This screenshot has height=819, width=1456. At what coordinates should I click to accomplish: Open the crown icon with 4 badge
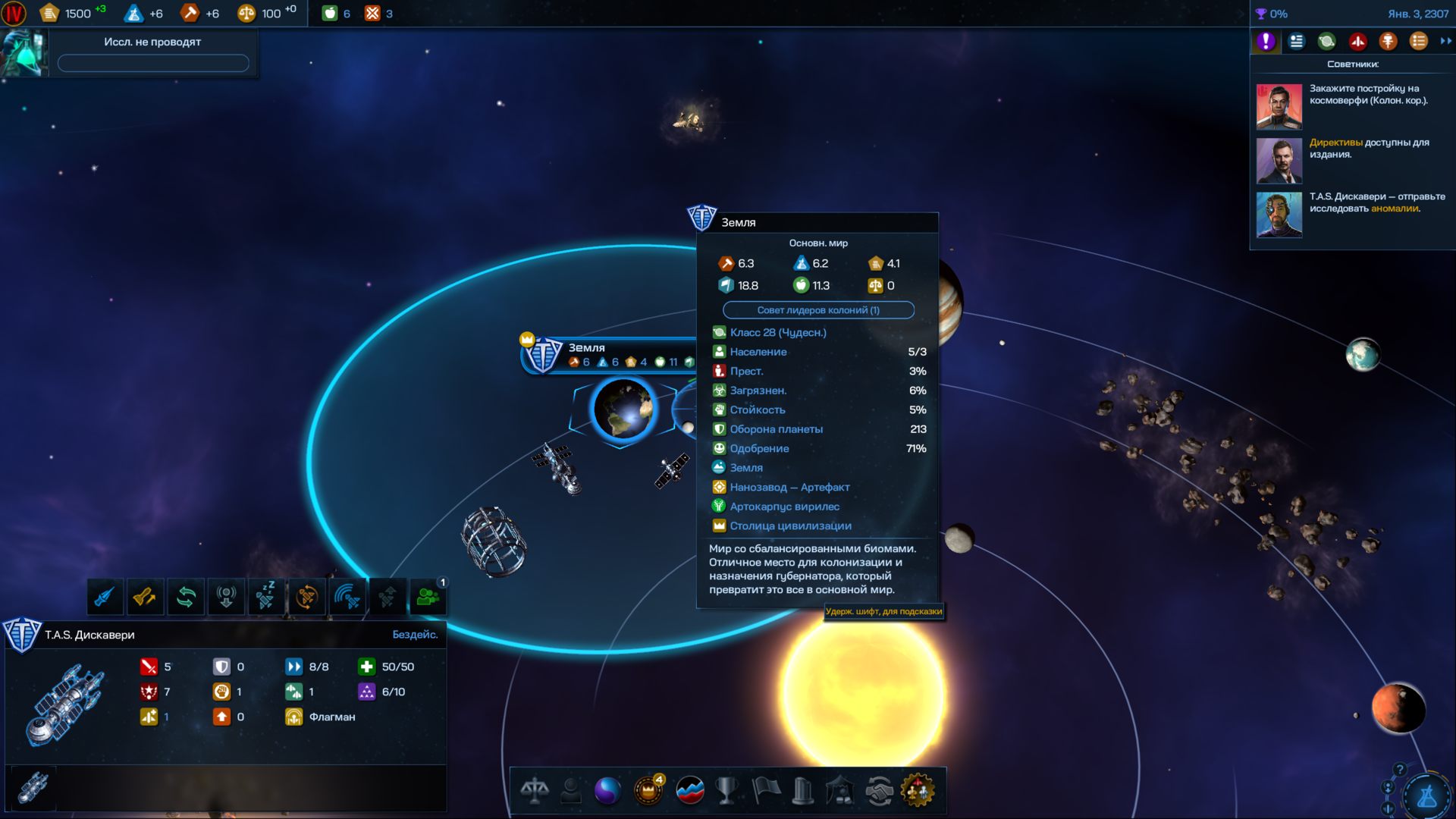648,791
